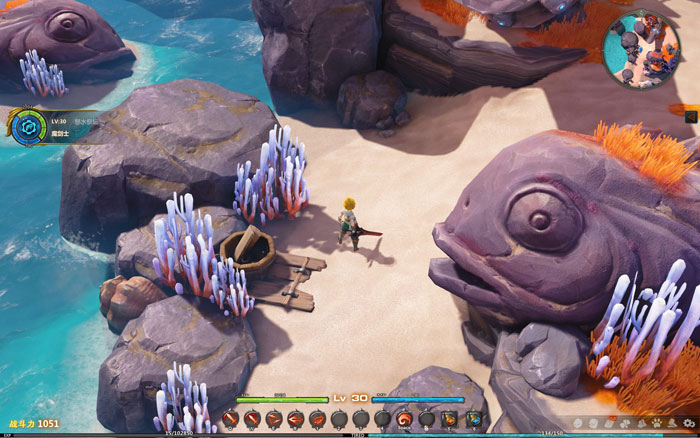Open the circular minimap
700x438 pixels.
point(641,48)
